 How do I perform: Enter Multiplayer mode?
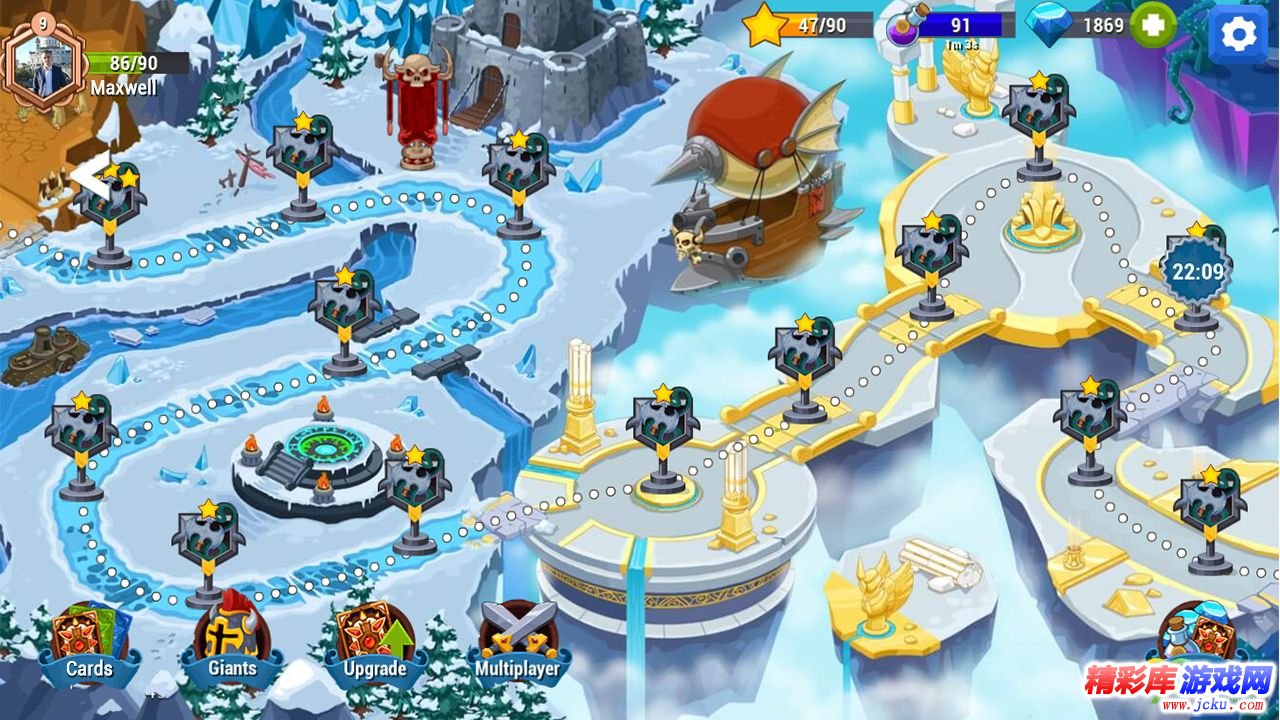click(517, 645)
